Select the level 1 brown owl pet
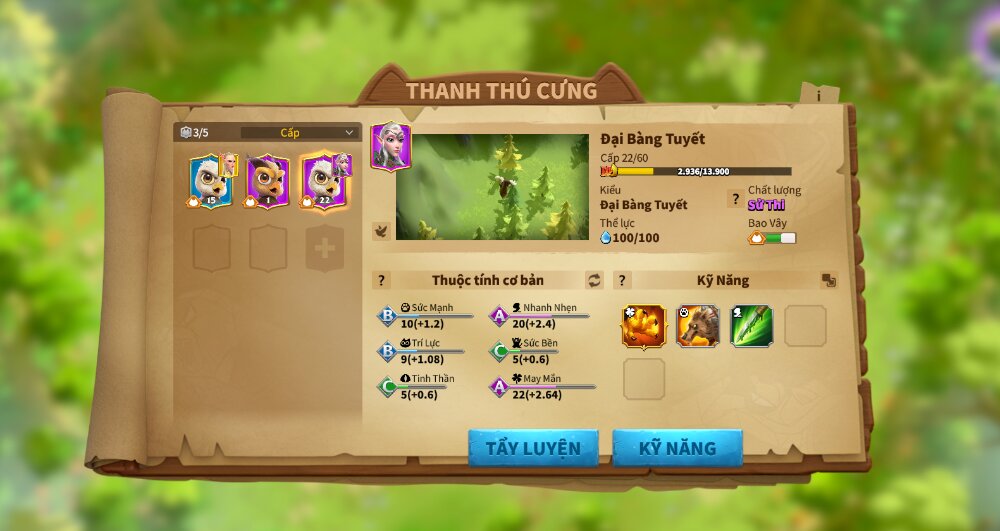Screen dimensions: 1000x531 pos(267,181)
